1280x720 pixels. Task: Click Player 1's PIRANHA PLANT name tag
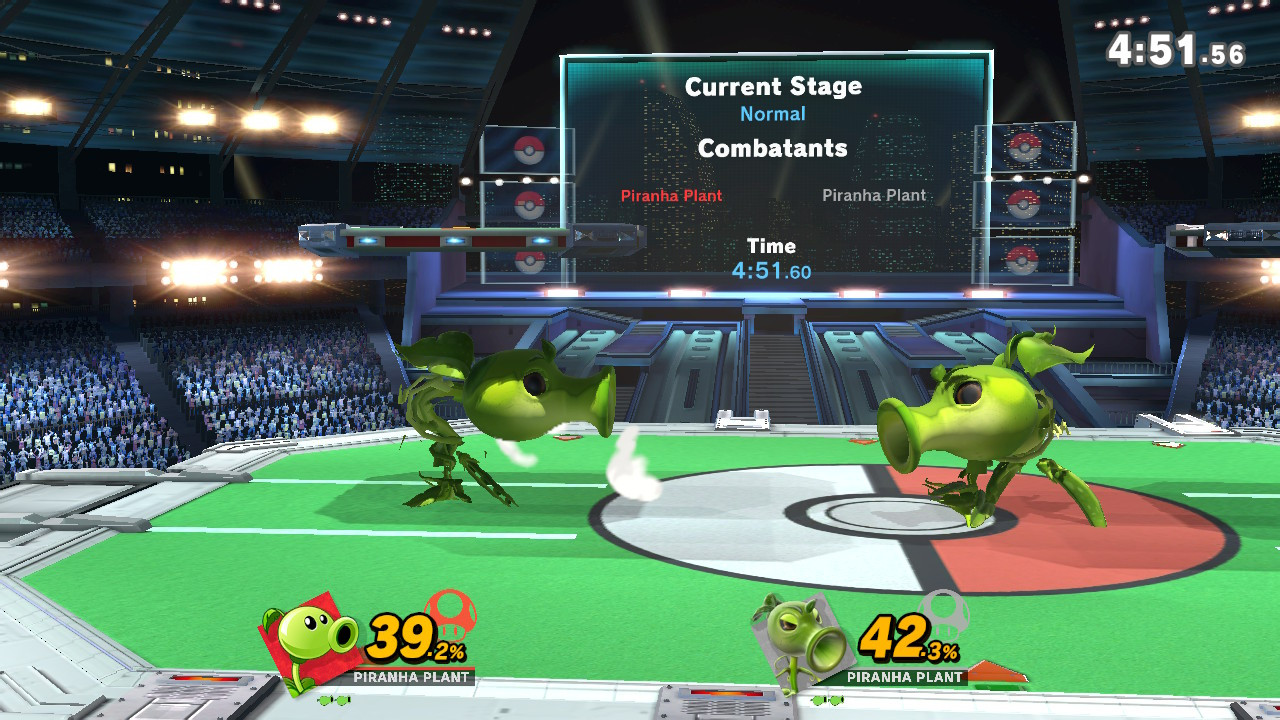click(x=411, y=677)
